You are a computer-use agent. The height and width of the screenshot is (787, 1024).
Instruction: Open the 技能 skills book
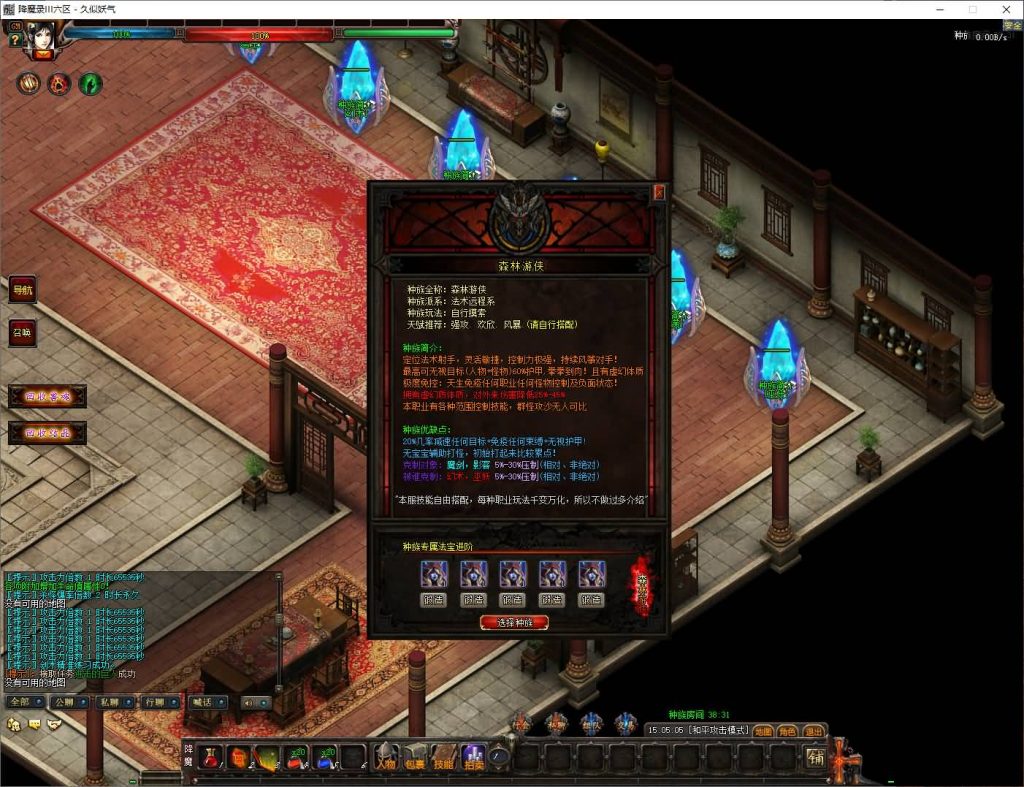coord(444,758)
